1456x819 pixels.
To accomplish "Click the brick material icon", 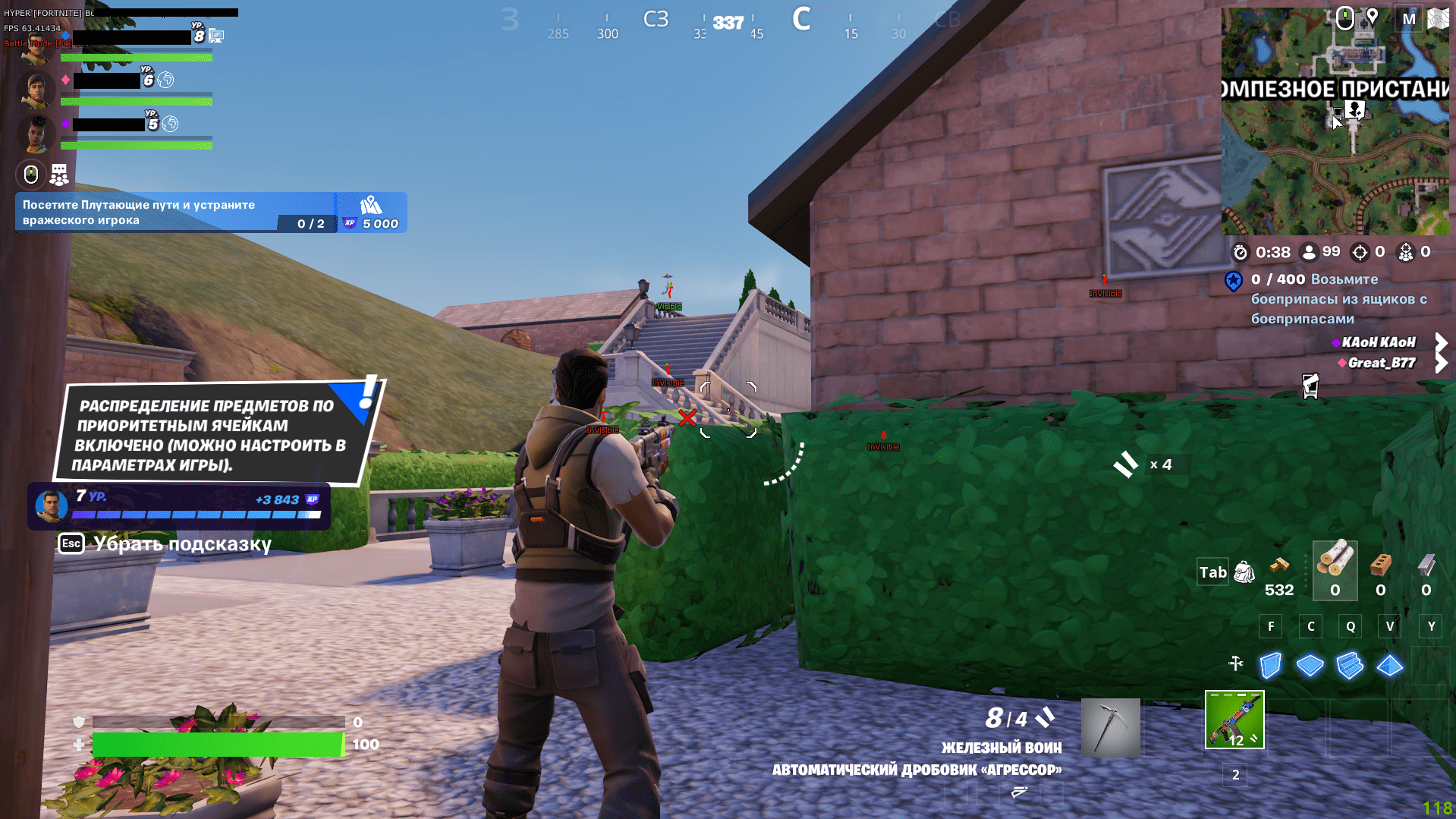I will (x=1379, y=568).
